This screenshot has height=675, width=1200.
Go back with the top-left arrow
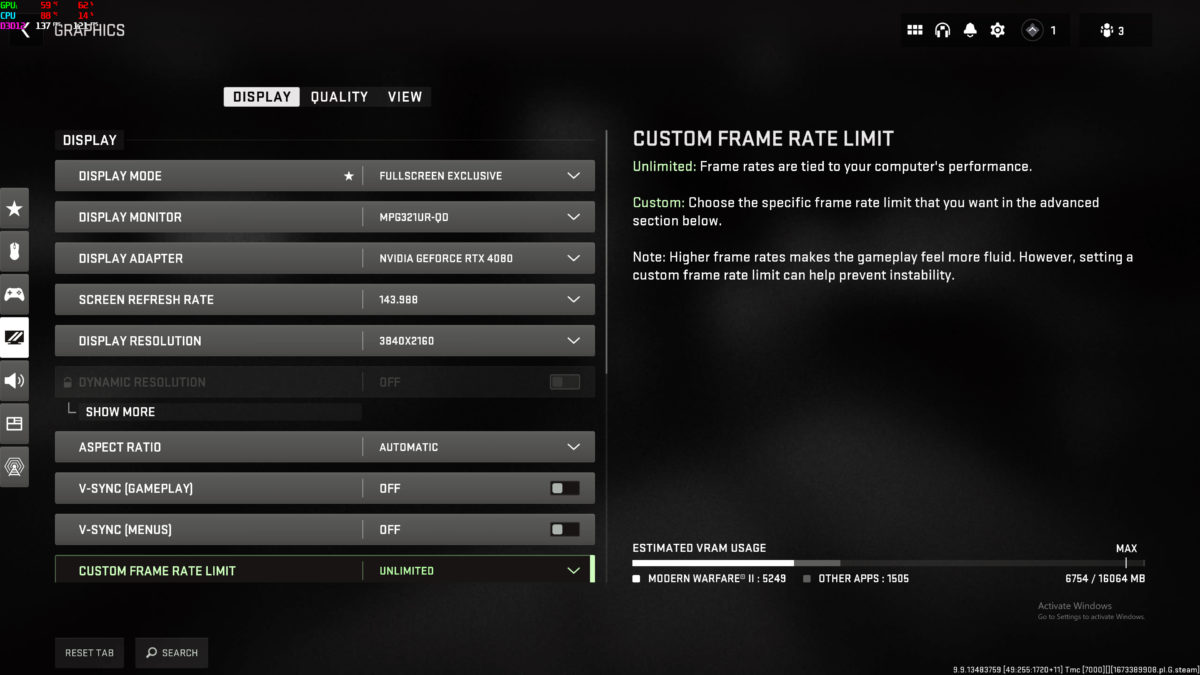[25, 31]
